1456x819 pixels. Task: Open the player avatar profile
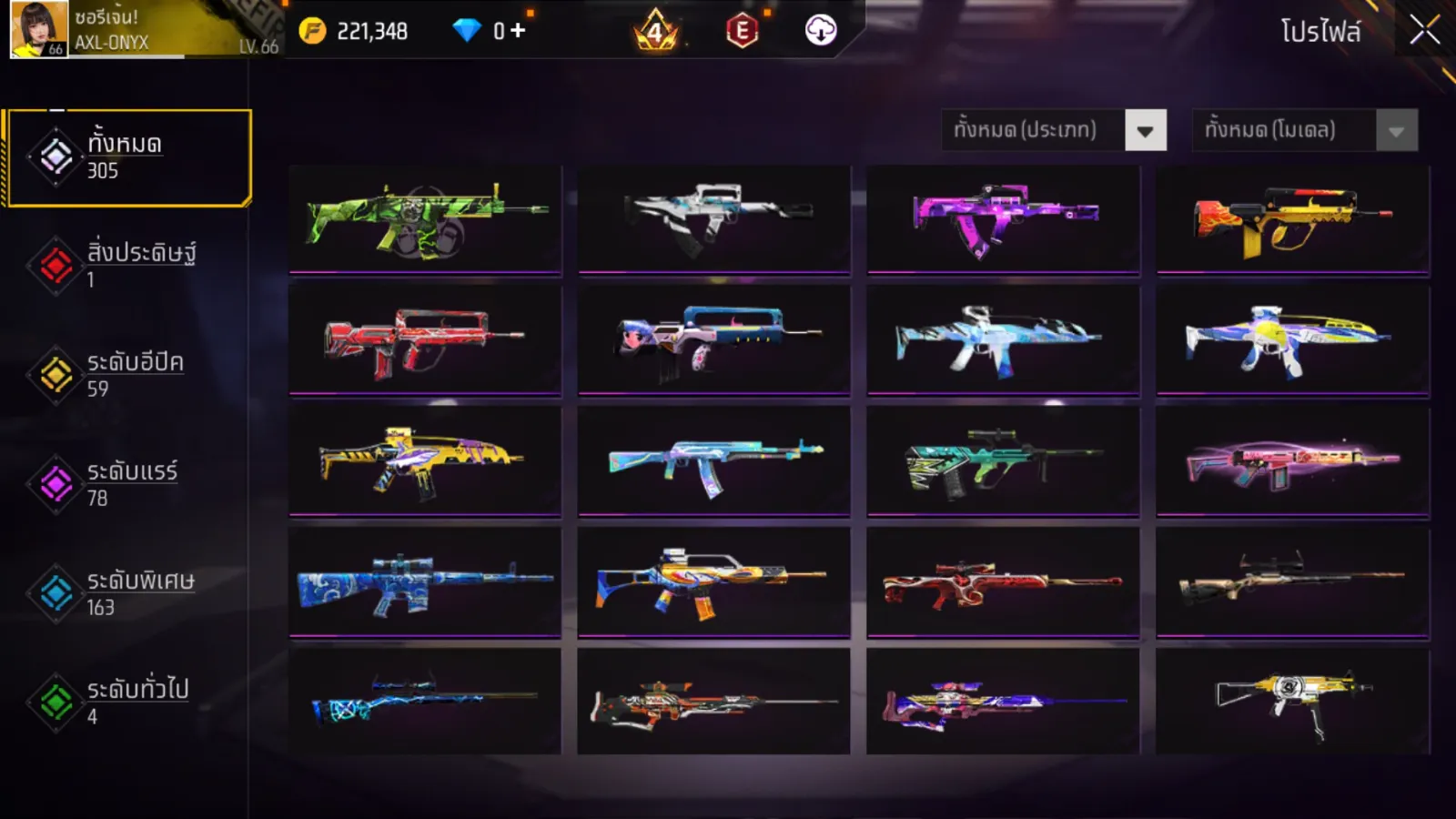pos(39,29)
